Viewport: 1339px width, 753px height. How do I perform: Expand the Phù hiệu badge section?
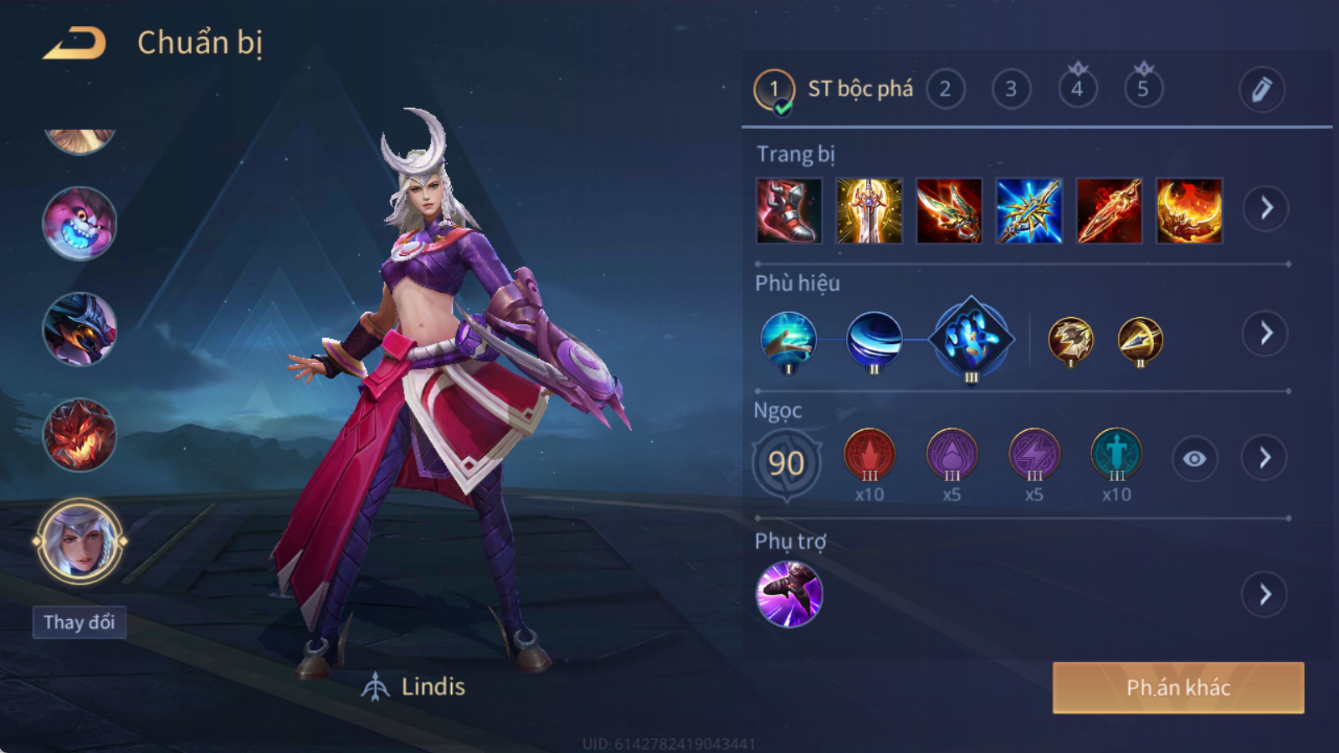point(1266,333)
